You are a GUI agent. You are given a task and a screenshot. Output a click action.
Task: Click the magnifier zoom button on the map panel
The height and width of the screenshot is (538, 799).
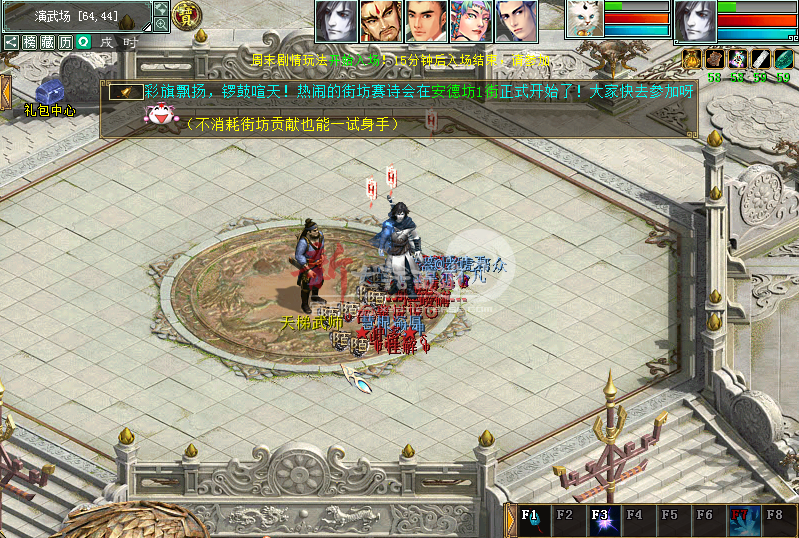pos(161,24)
